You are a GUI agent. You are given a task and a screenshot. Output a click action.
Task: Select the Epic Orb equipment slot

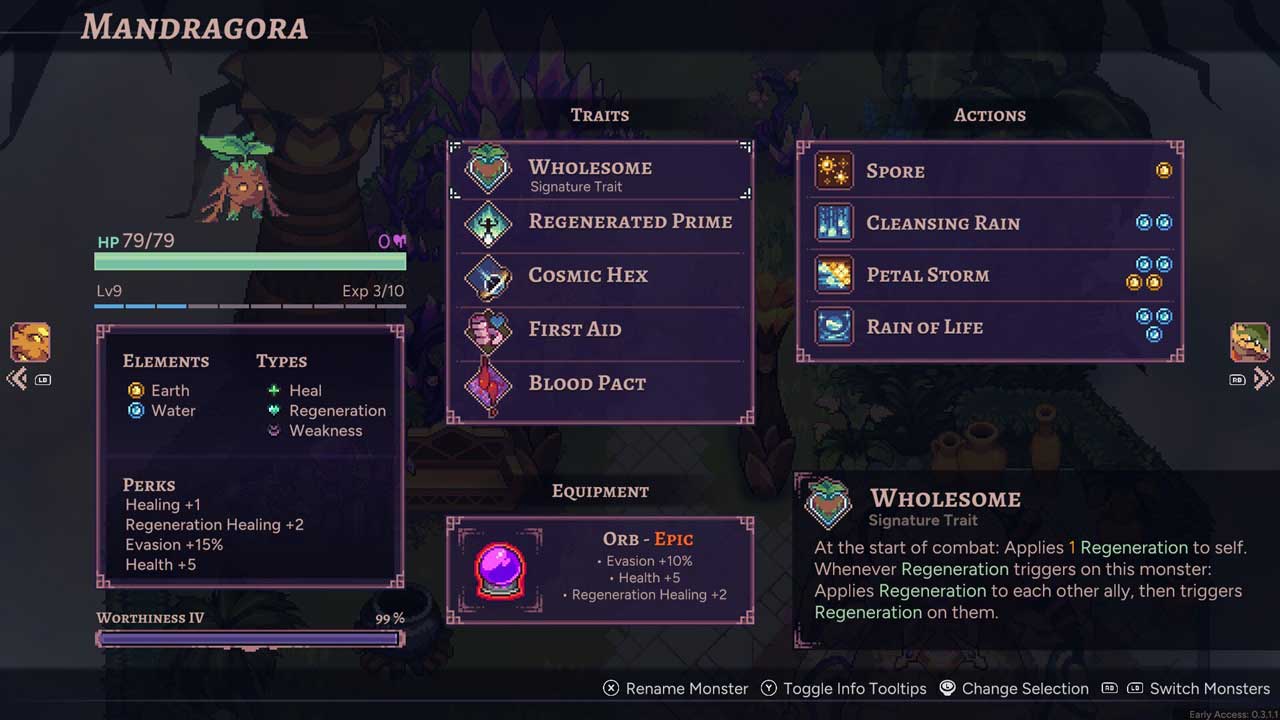coord(600,571)
